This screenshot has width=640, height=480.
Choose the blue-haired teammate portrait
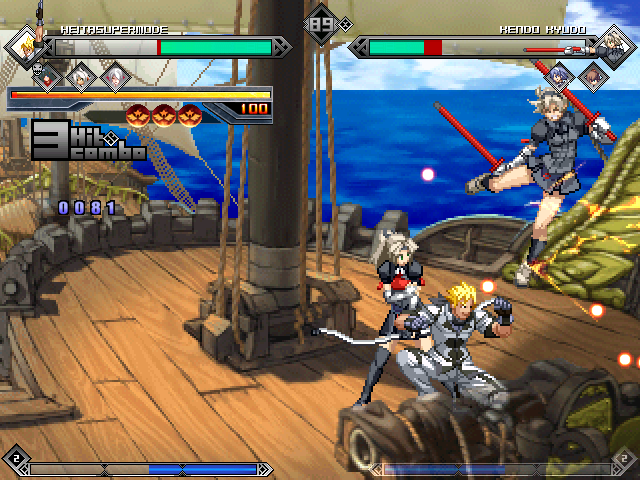click(x=561, y=75)
